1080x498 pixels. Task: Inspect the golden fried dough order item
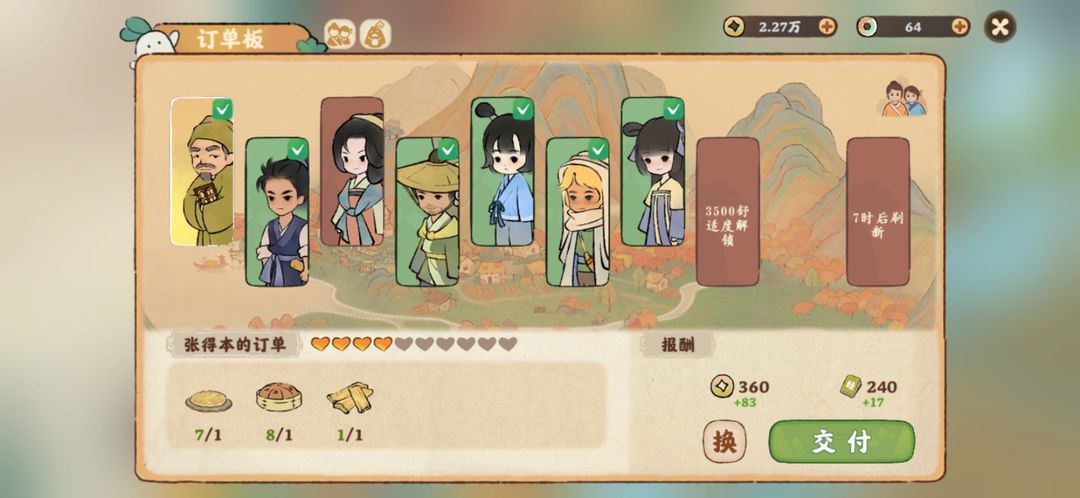tap(348, 399)
